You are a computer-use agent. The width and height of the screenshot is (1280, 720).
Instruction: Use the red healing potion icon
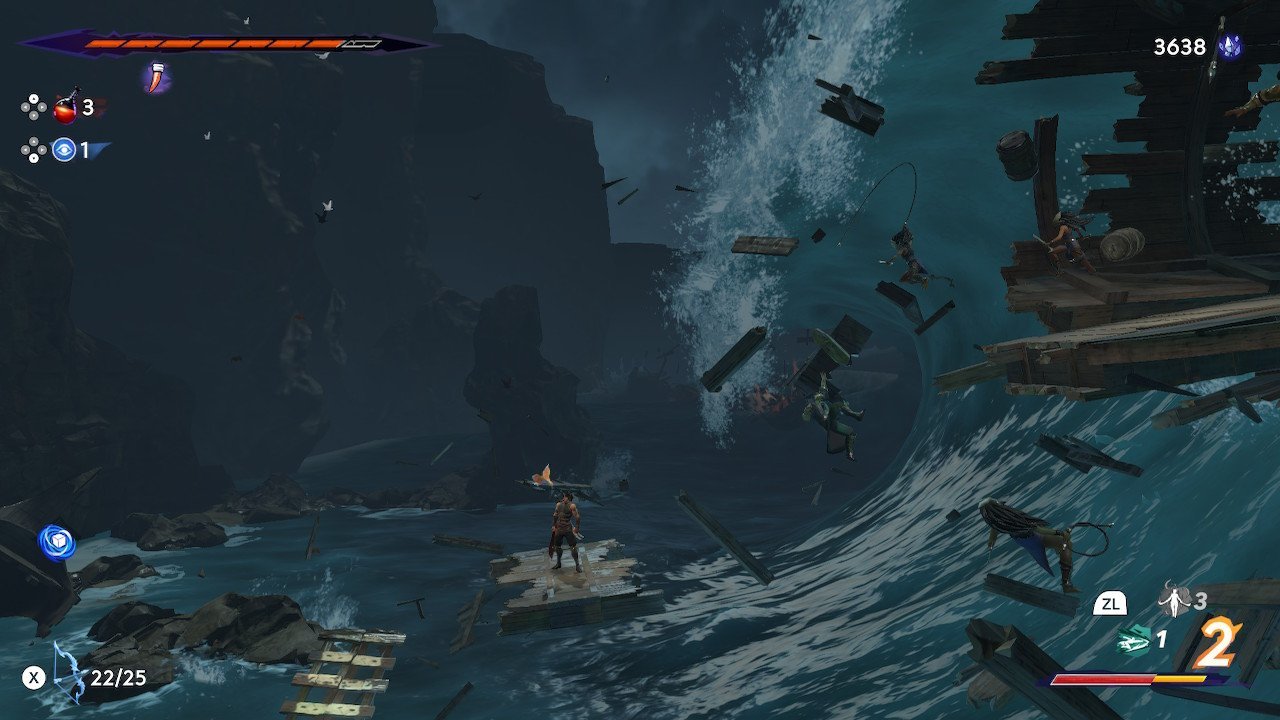click(65, 108)
